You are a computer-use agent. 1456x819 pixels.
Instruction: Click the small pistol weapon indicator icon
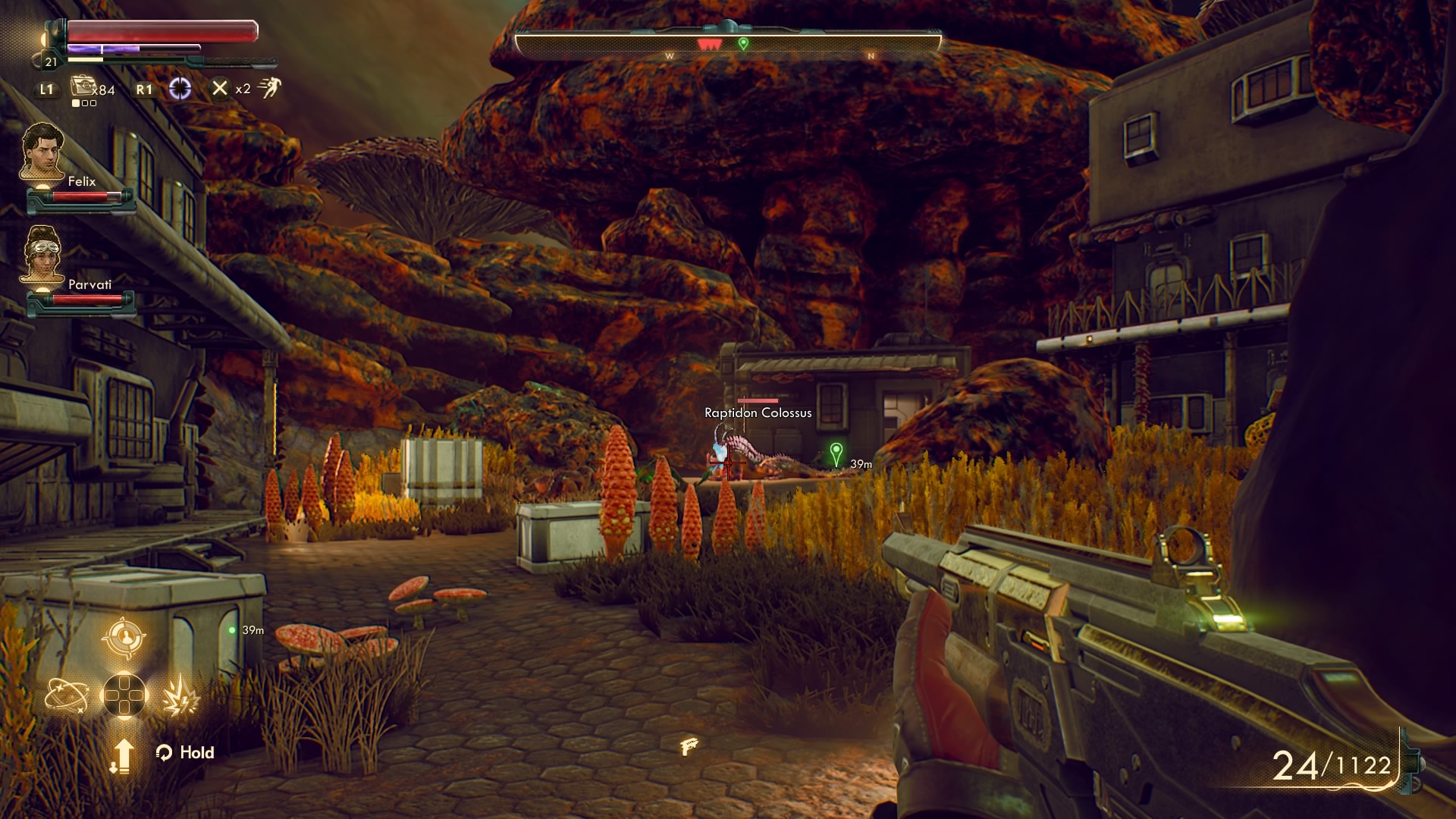[689, 746]
